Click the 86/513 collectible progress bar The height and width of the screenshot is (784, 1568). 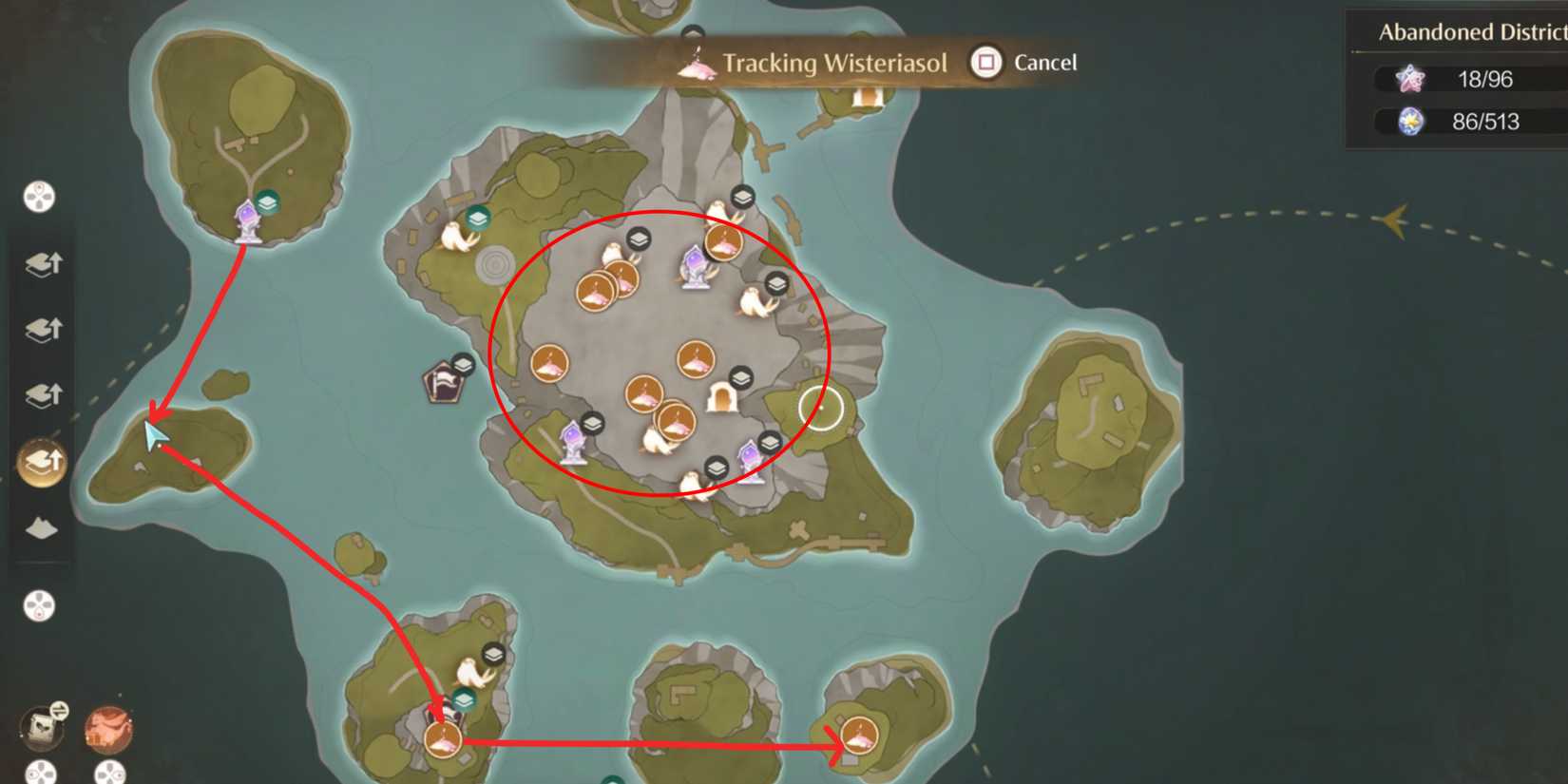tap(1451, 122)
